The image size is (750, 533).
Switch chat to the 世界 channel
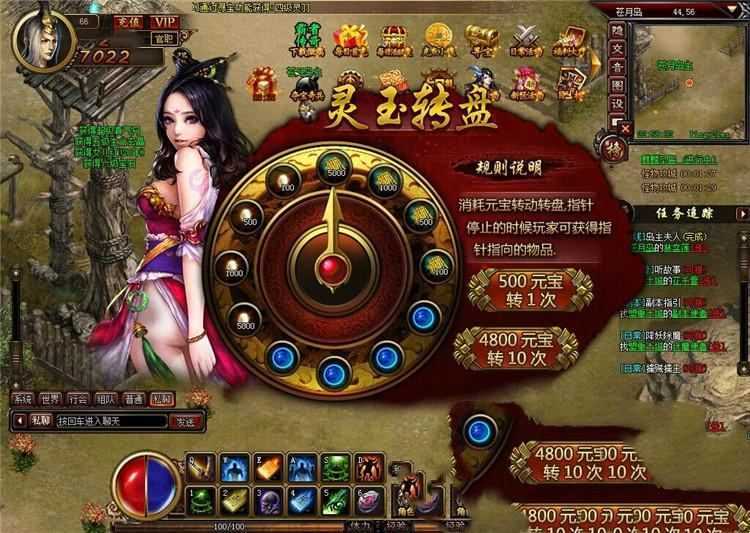point(53,398)
